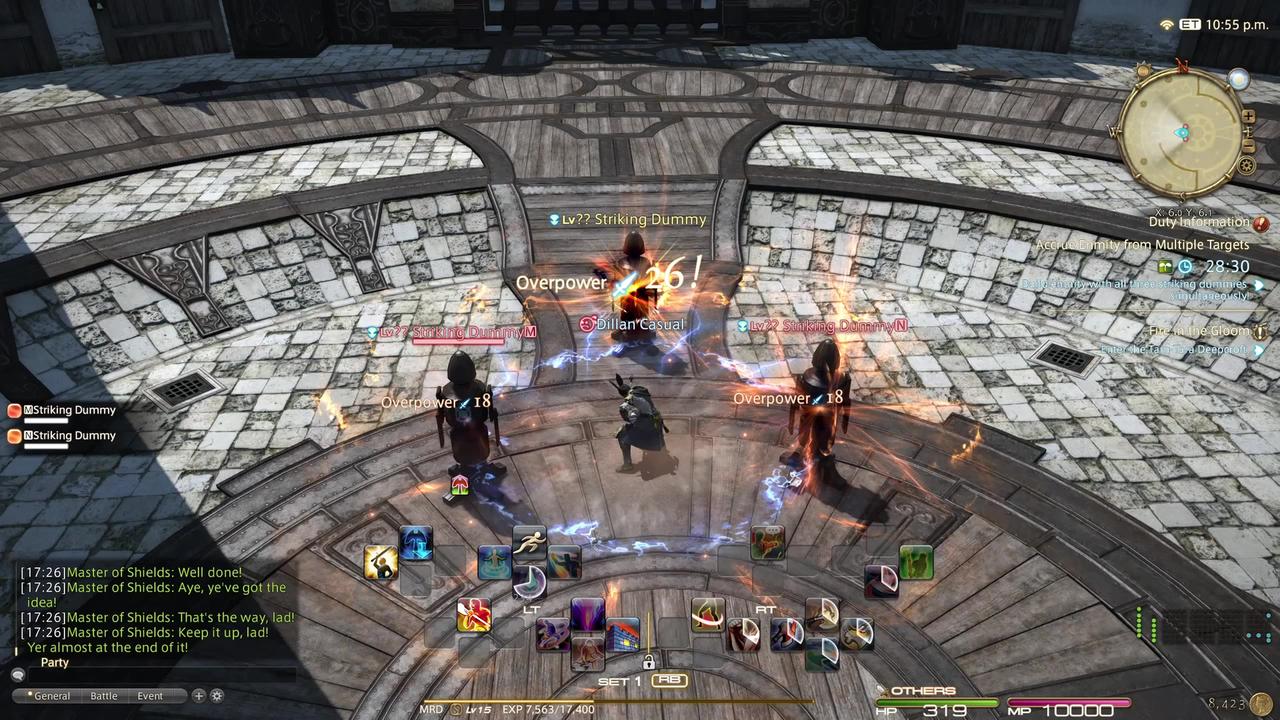This screenshot has width=1280, height=720.
Task: Open chat settings with the gear icon
Action: point(217,695)
